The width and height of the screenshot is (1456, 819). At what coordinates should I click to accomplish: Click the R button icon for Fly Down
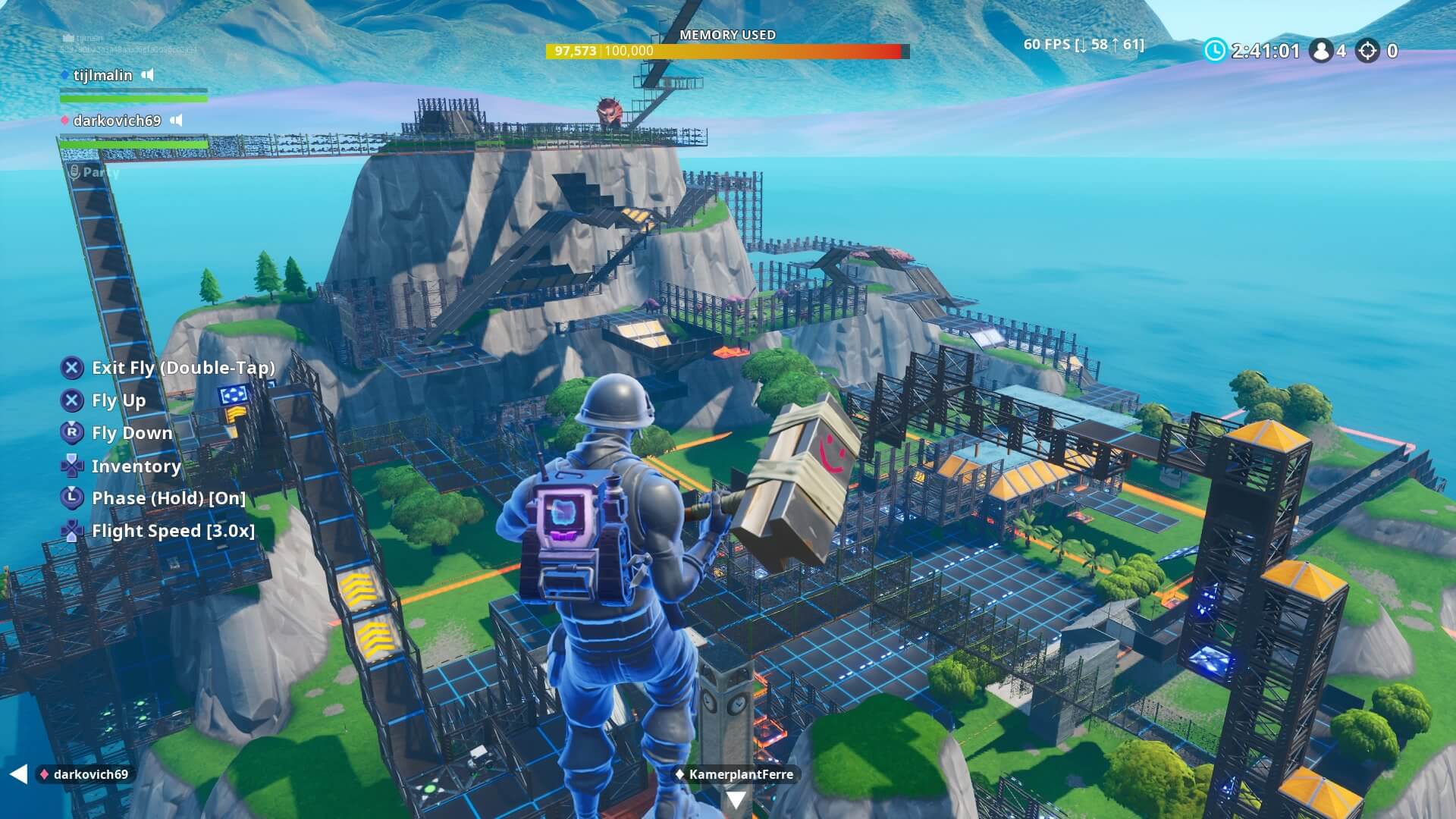tap(71, 433)
